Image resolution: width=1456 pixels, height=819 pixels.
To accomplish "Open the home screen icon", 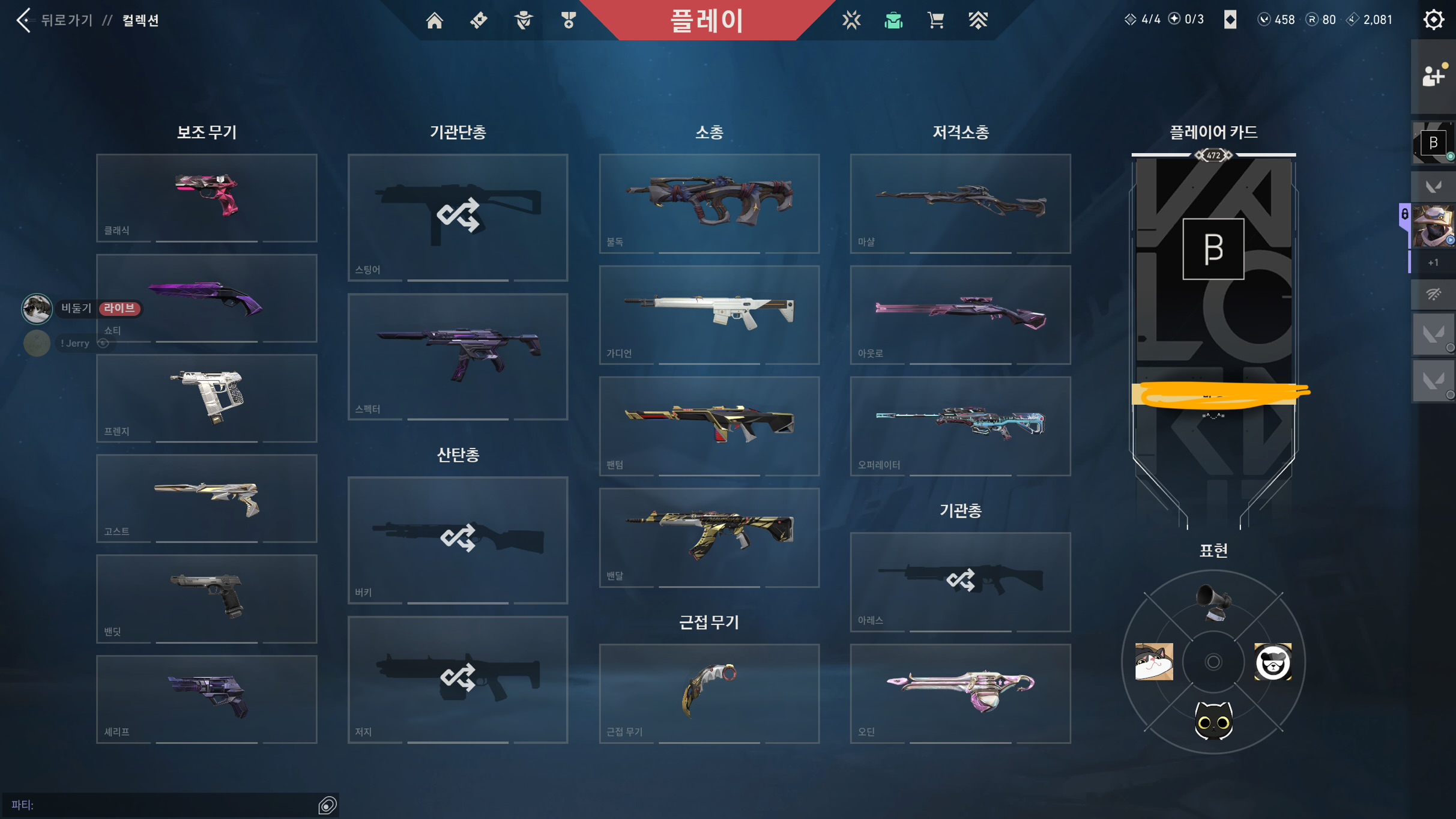I will point(434,20).
